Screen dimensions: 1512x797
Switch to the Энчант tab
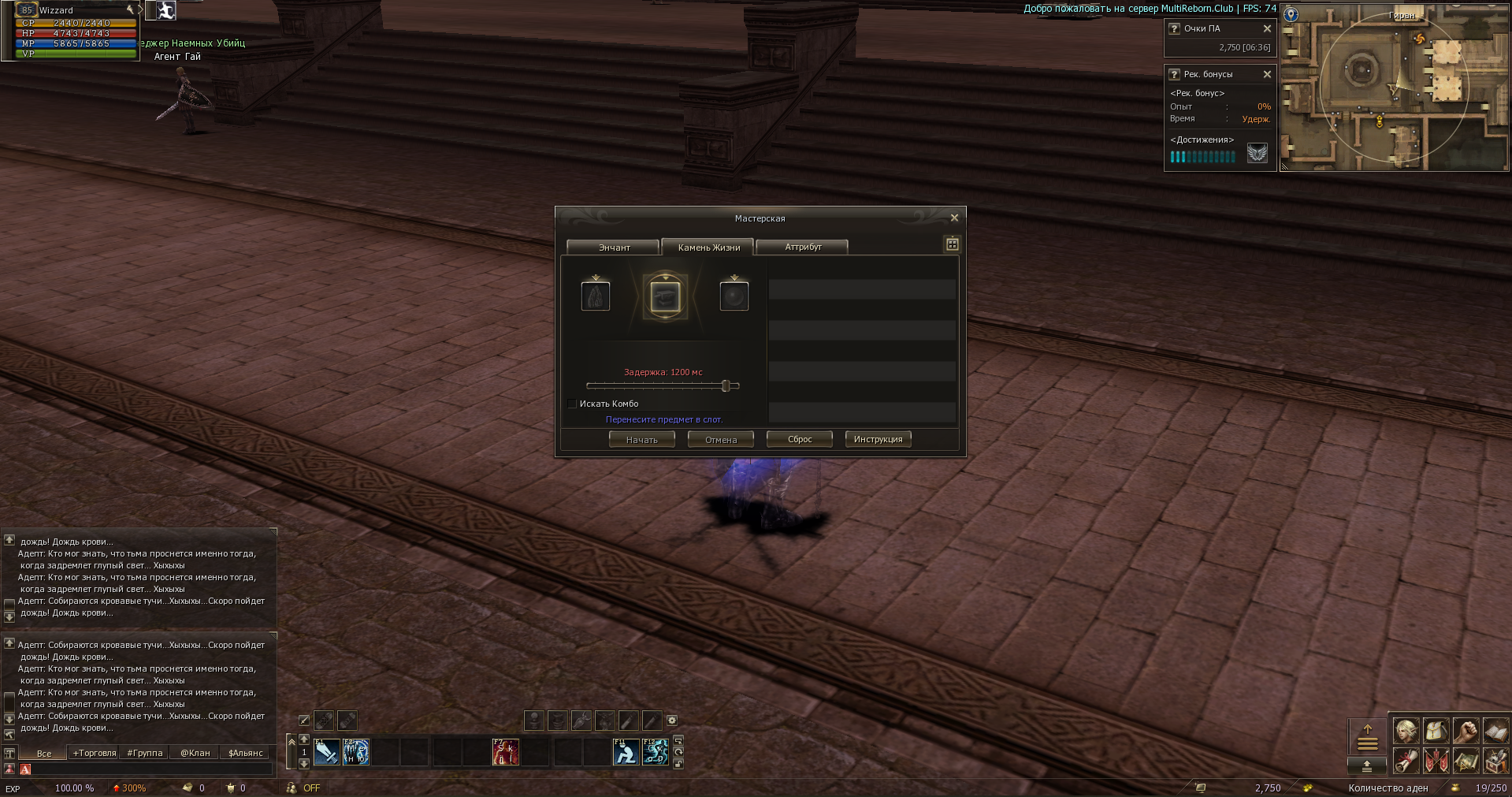[613, 248]
